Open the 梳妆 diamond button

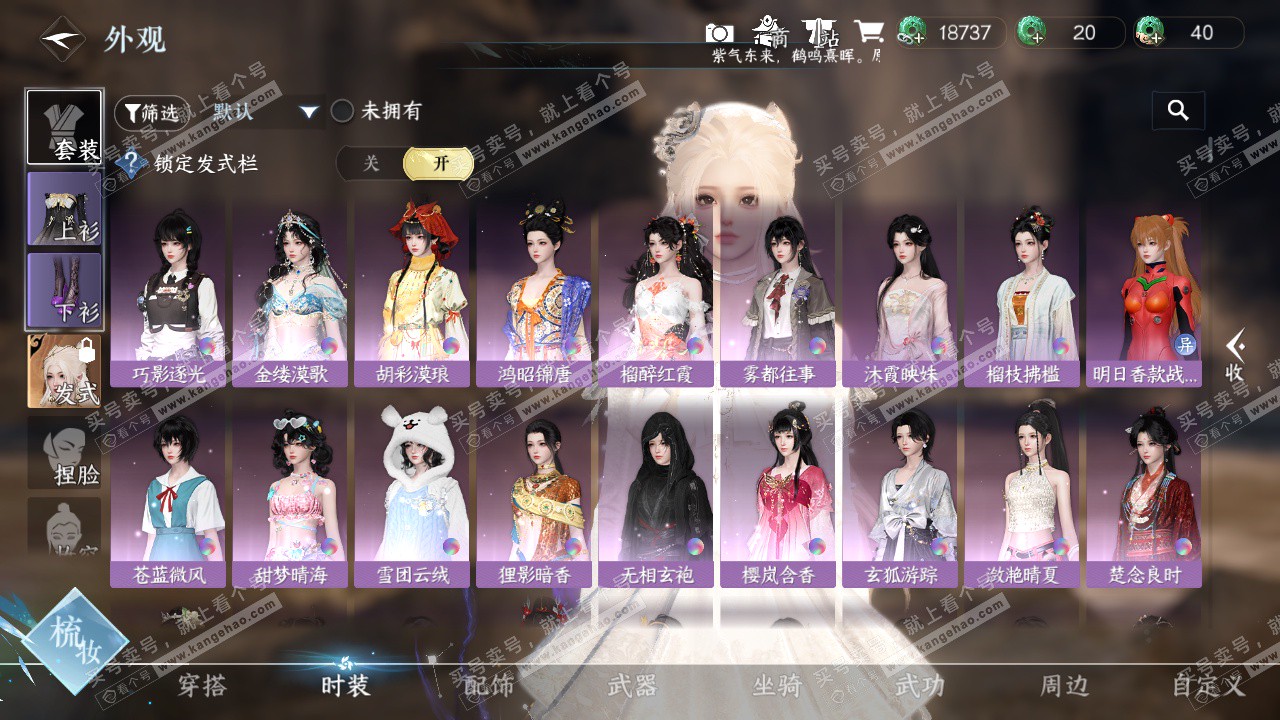coord(75,640)
